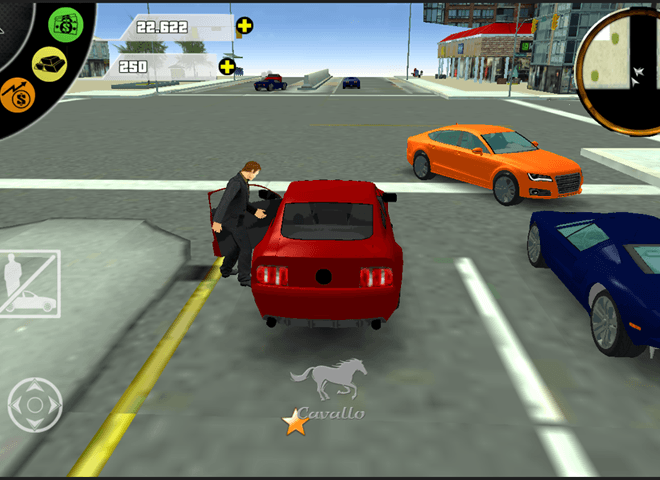
Task: Tap the yellow gold bars icon
Action: (x=48, y=64)
